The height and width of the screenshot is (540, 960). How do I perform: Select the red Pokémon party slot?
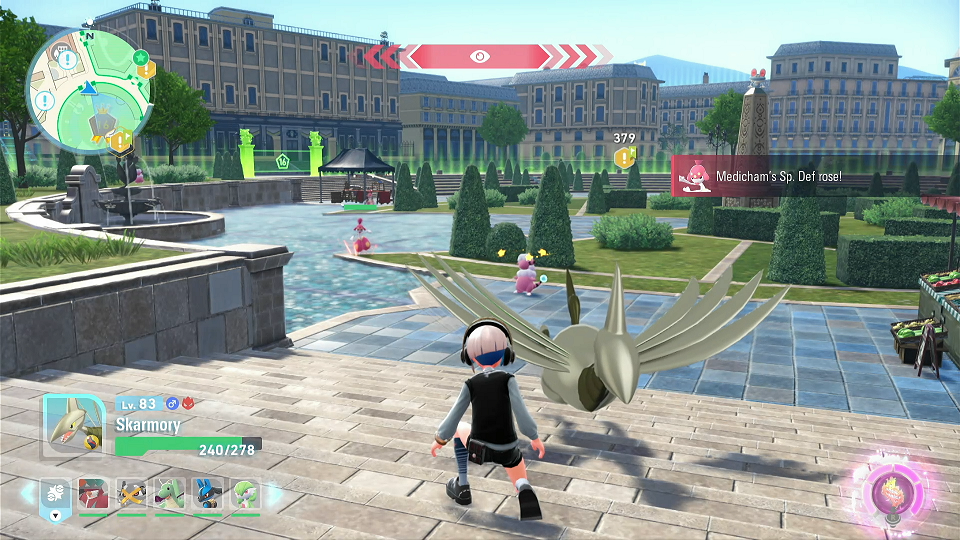(93, 494)
